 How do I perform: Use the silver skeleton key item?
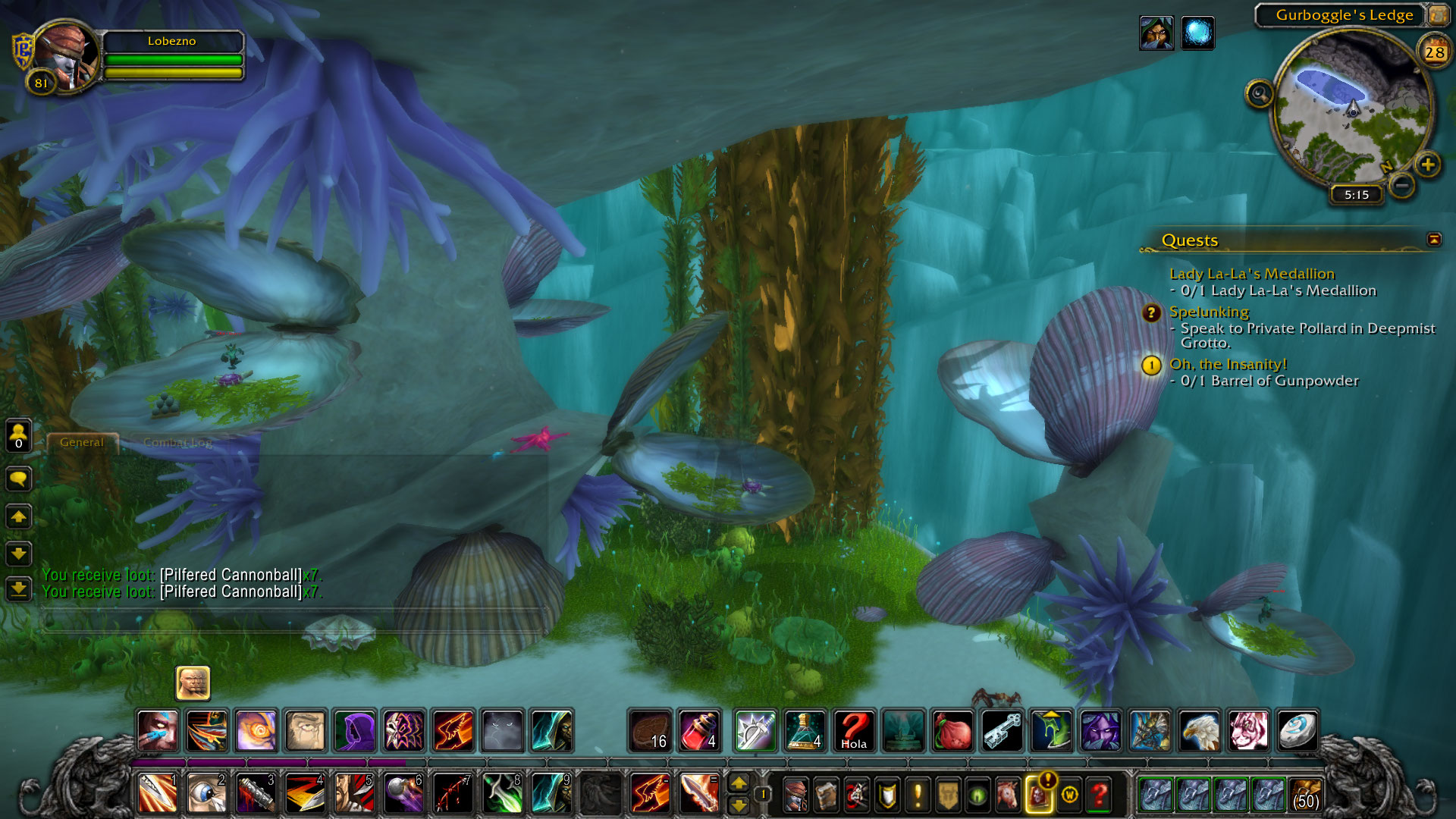tap(1003, 731)
